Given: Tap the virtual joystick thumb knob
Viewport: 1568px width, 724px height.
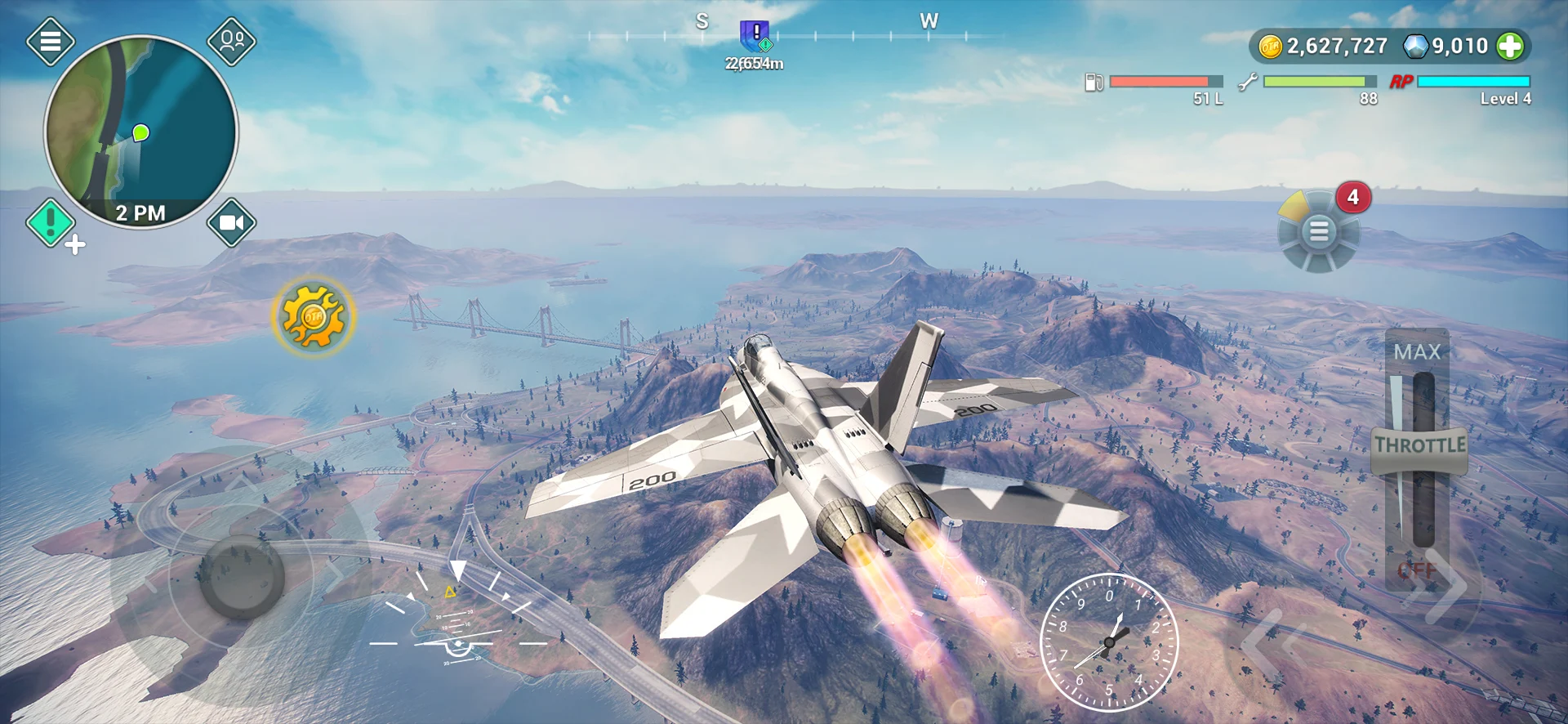Looking at the screenshot, I should click(x=242, y=576).
